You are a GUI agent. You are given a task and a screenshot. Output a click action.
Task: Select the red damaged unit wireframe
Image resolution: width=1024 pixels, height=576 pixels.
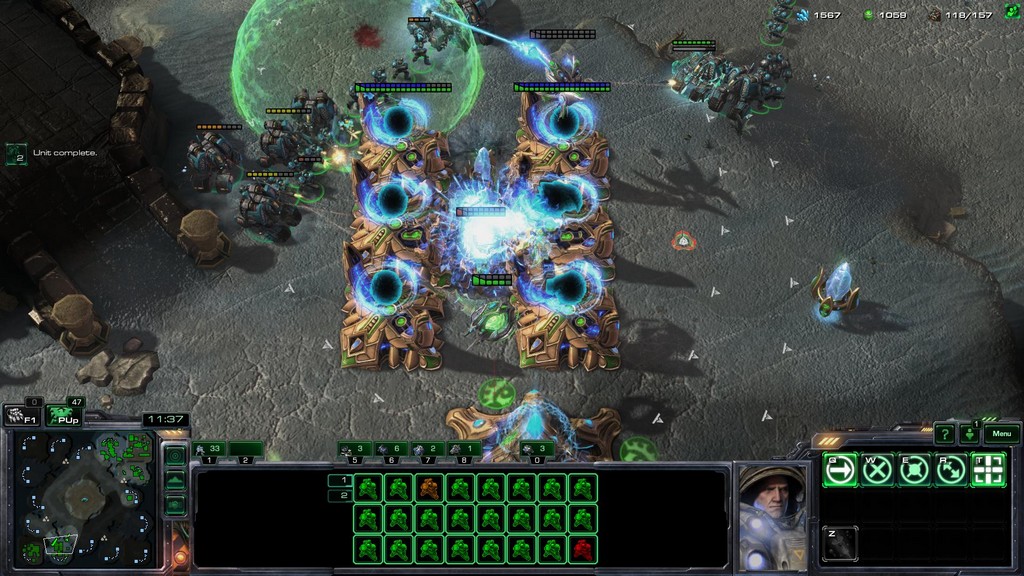click(582, 549)
